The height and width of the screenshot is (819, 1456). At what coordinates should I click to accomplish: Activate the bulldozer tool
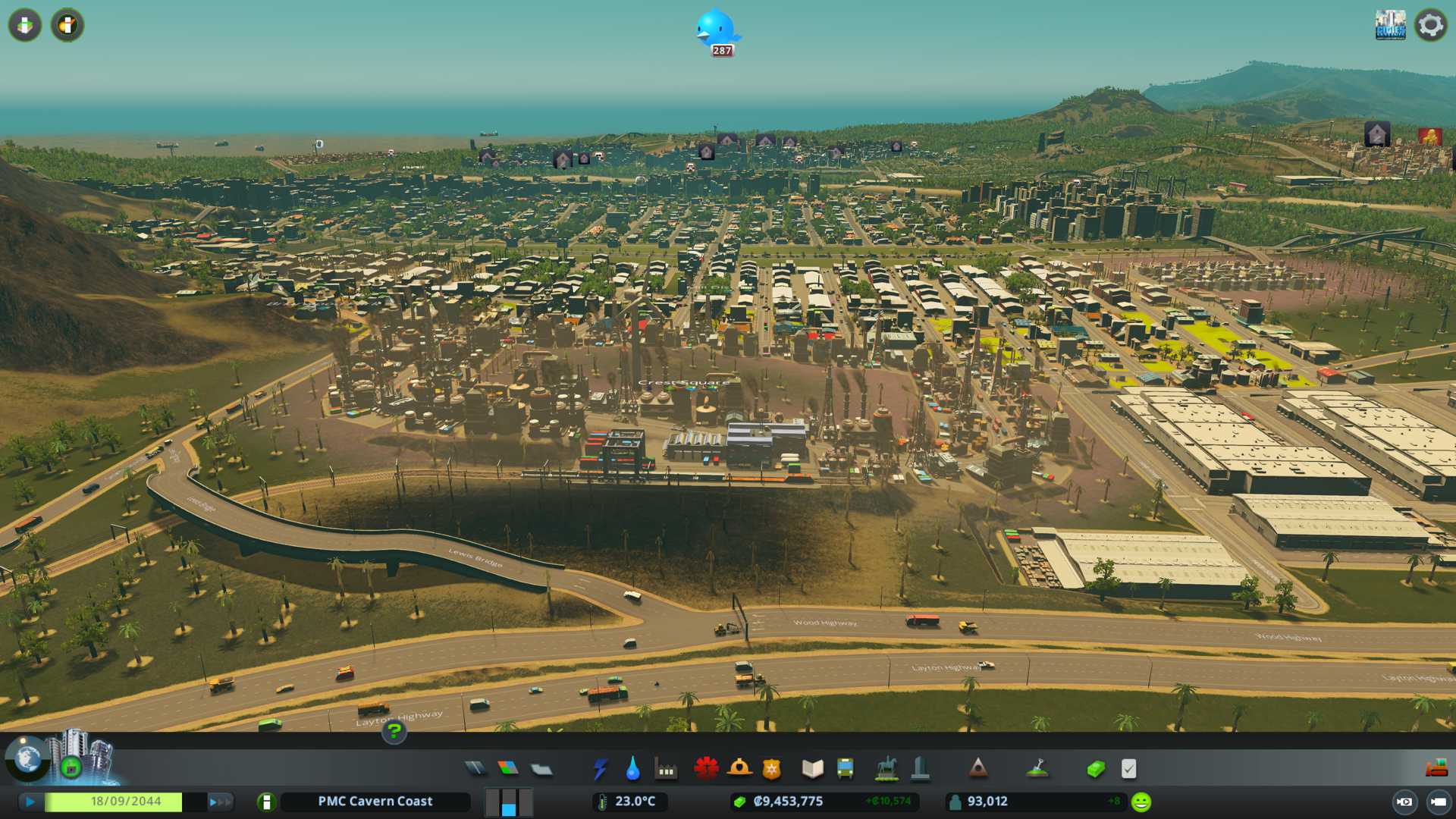pos(1436,769)
